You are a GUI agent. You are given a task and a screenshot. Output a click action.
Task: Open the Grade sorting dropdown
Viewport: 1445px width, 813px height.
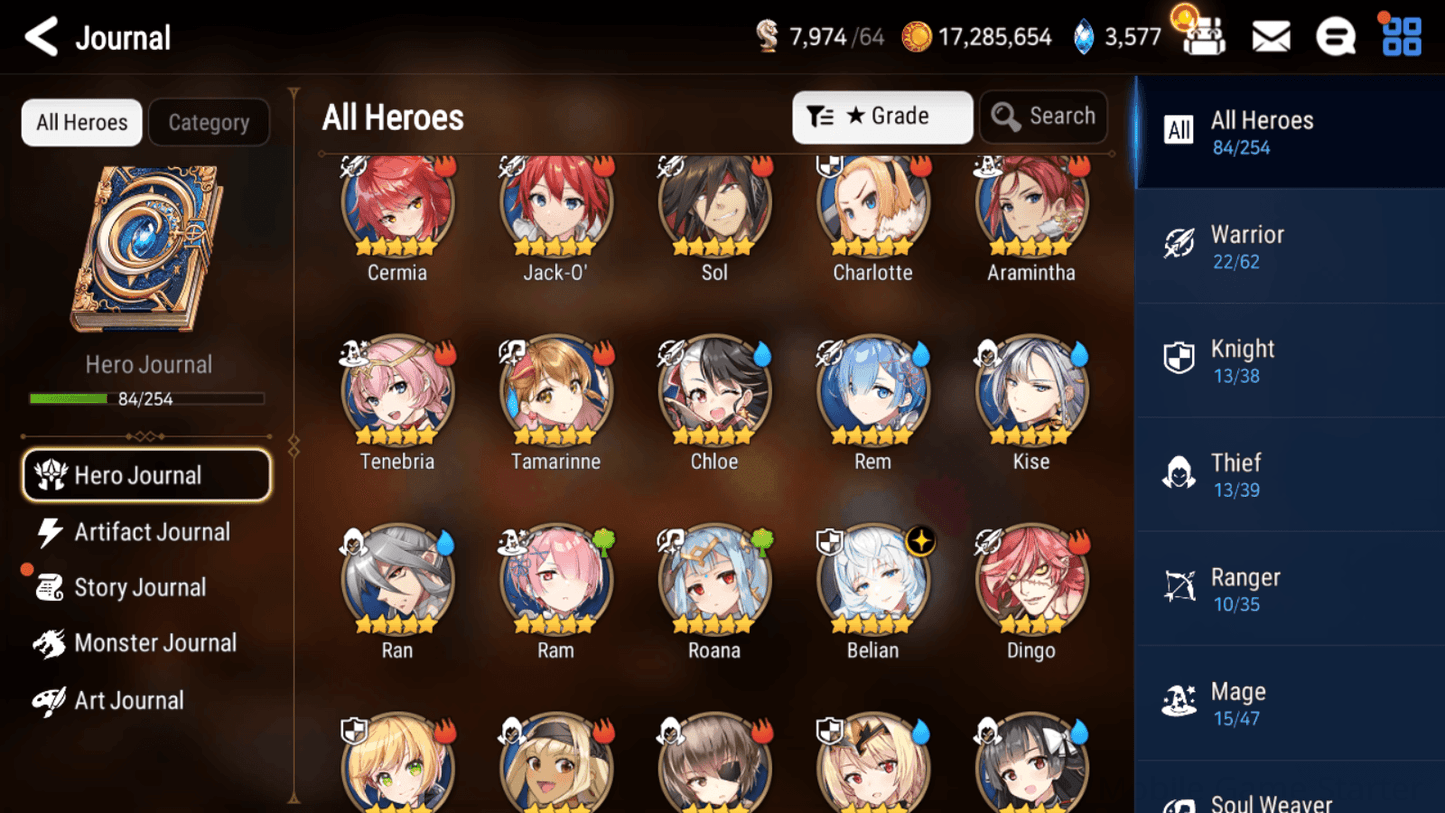coord(882,116)
